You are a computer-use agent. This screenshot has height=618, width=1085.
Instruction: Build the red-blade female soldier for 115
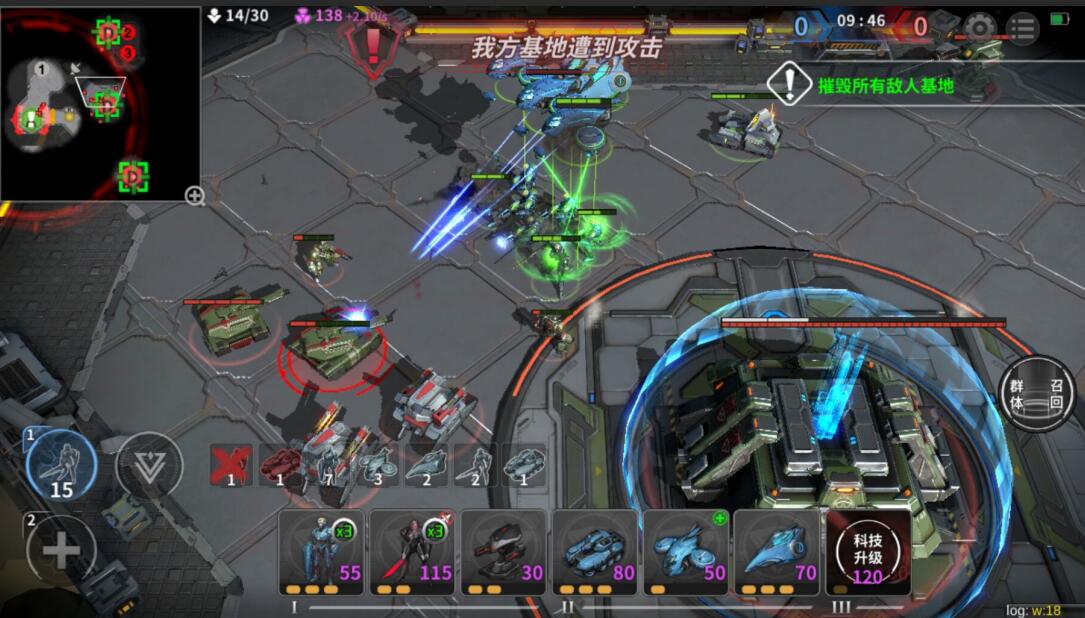pyautogui.click(x=412, y=552)
